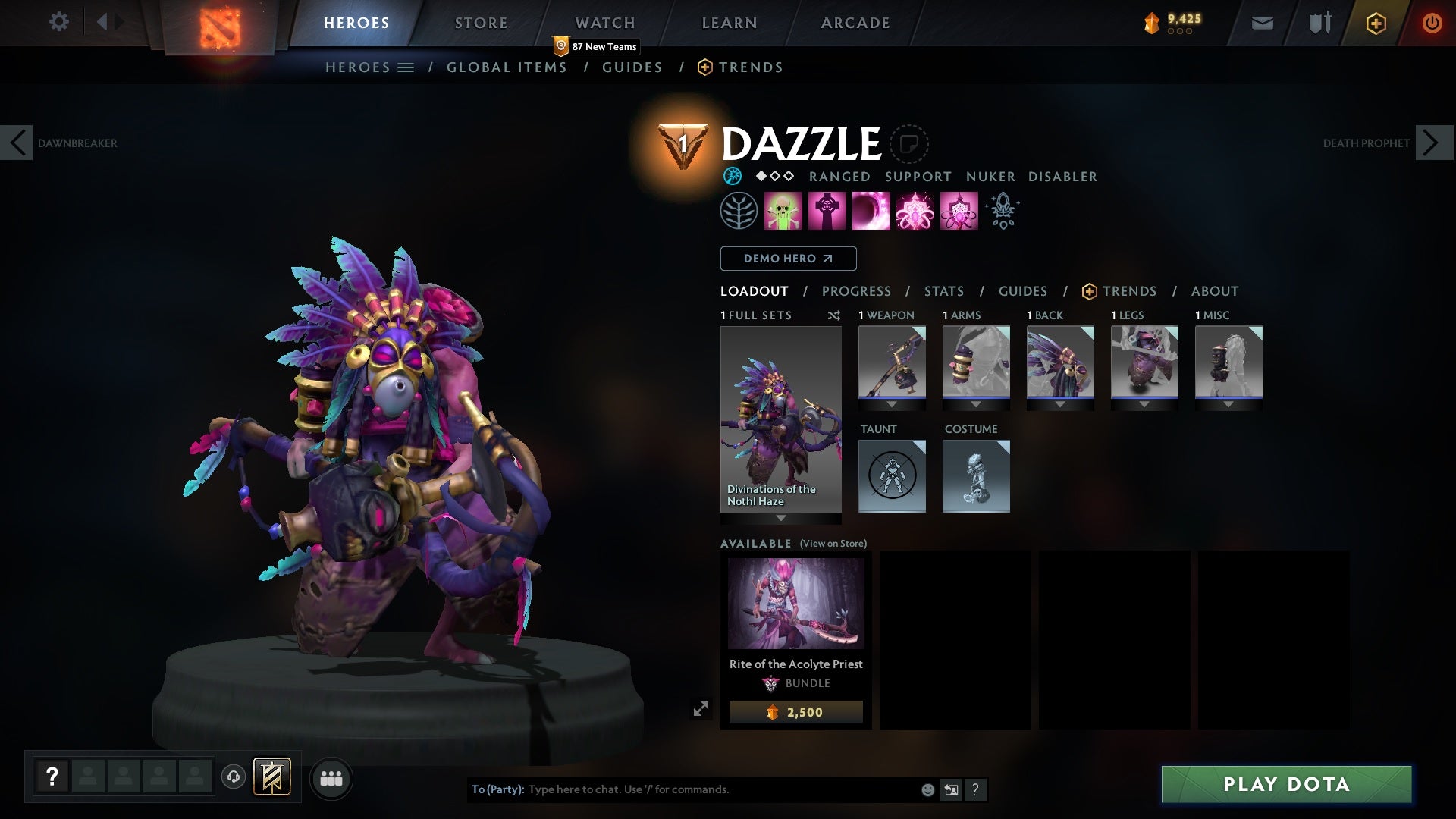Screen dimensions: 1456x819
Task: Click the party chat input field
Action: click(682, 789)
